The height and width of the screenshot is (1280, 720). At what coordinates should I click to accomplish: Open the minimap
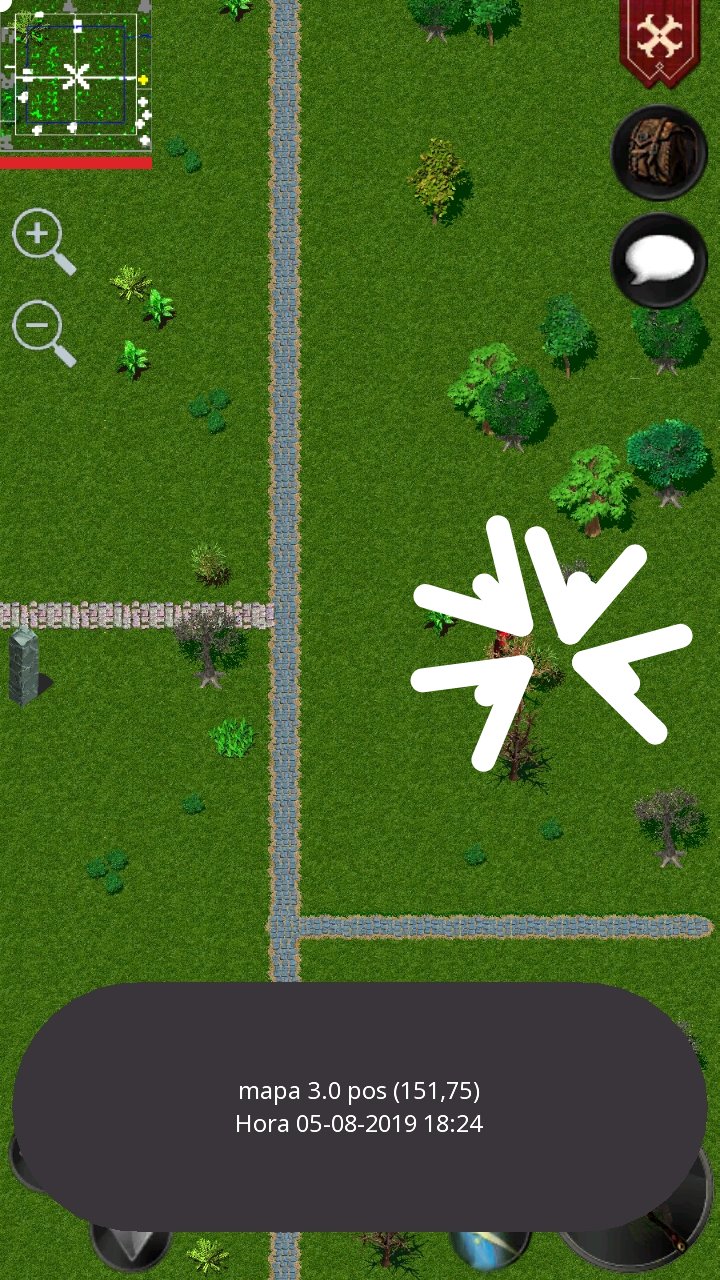(76, 76)
